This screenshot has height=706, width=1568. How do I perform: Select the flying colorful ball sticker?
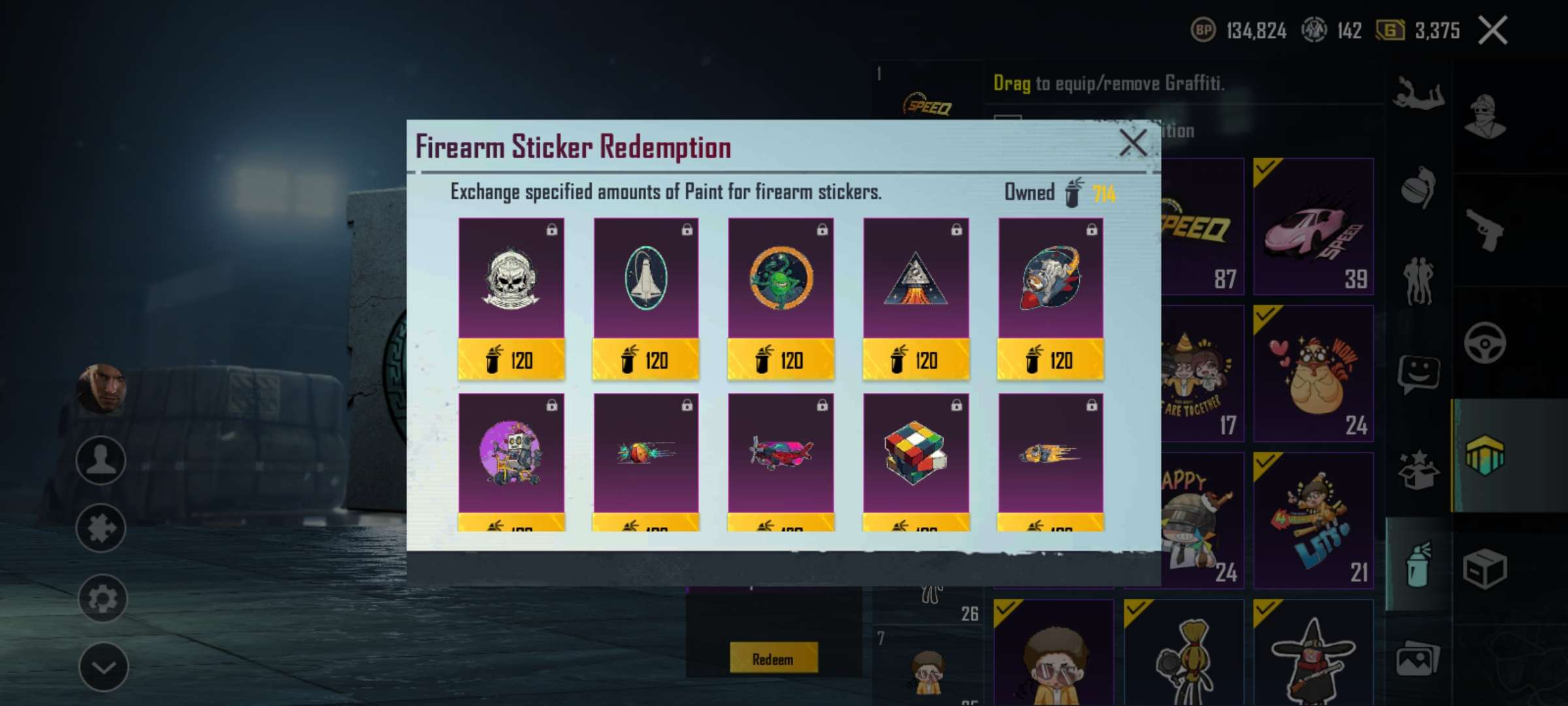coord(645,454)
